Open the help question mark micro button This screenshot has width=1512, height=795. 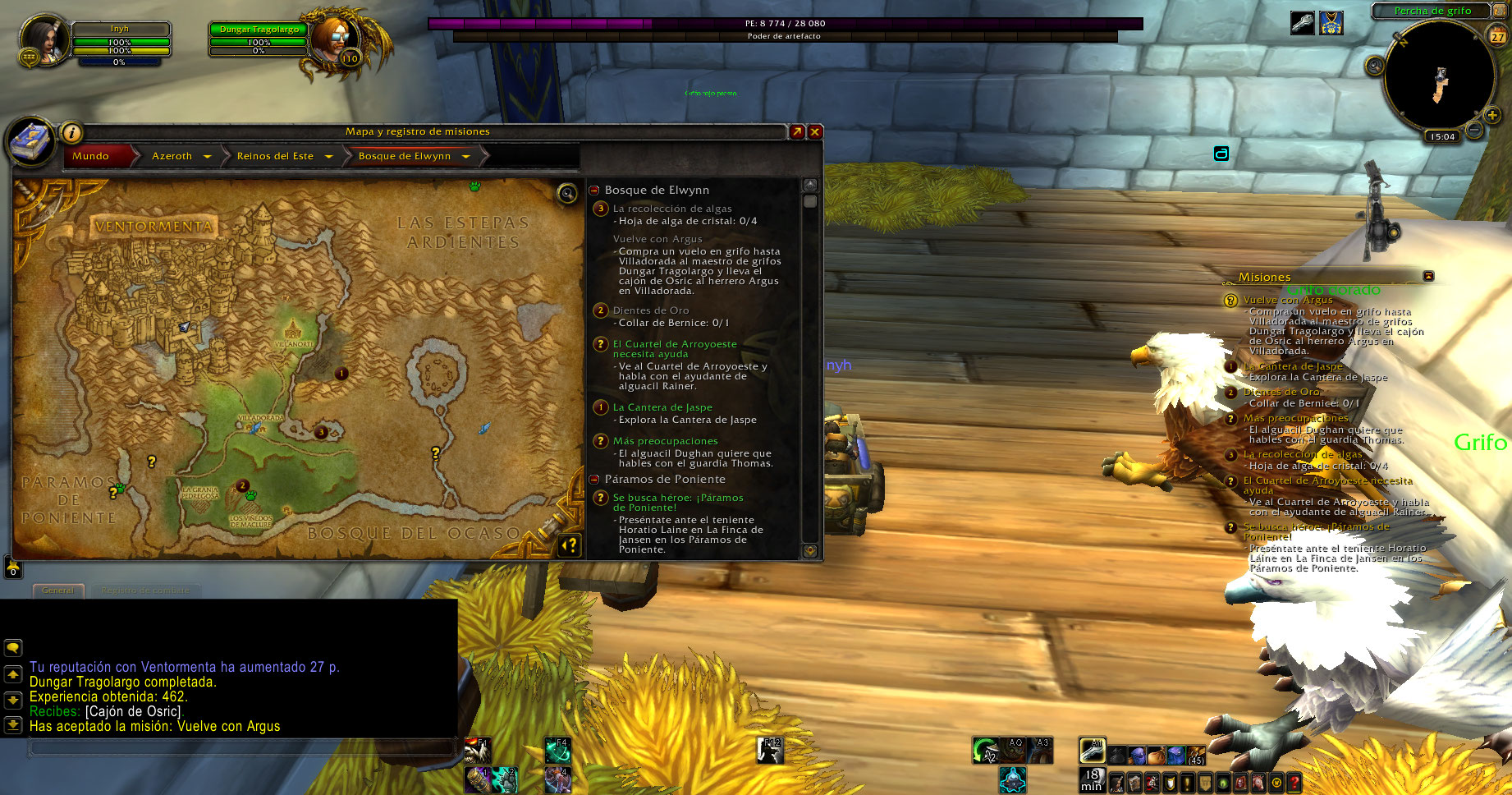tap(1294, 783)
